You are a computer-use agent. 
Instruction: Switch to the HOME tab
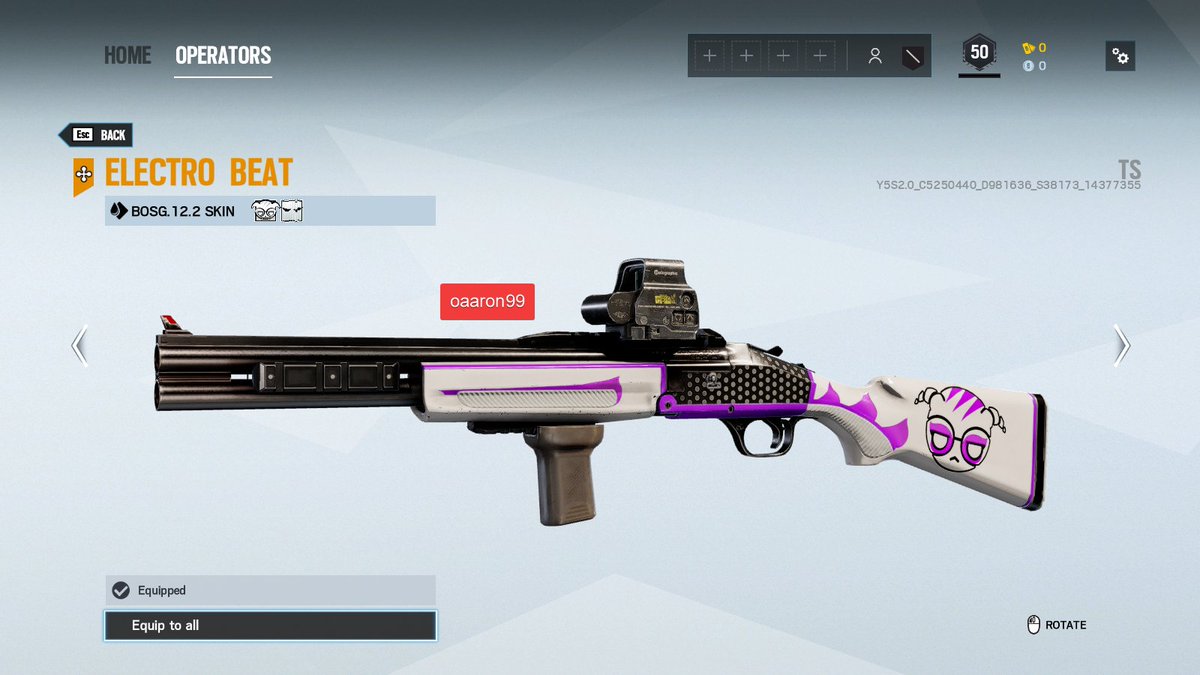tap(127, 55)
